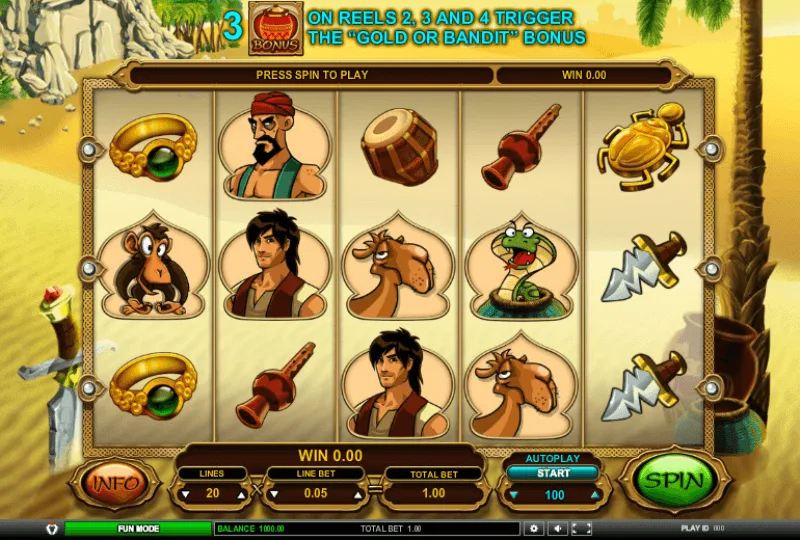
Task: Raise the line bet amount
Action: pyautogui.click(x=355, y=494)
